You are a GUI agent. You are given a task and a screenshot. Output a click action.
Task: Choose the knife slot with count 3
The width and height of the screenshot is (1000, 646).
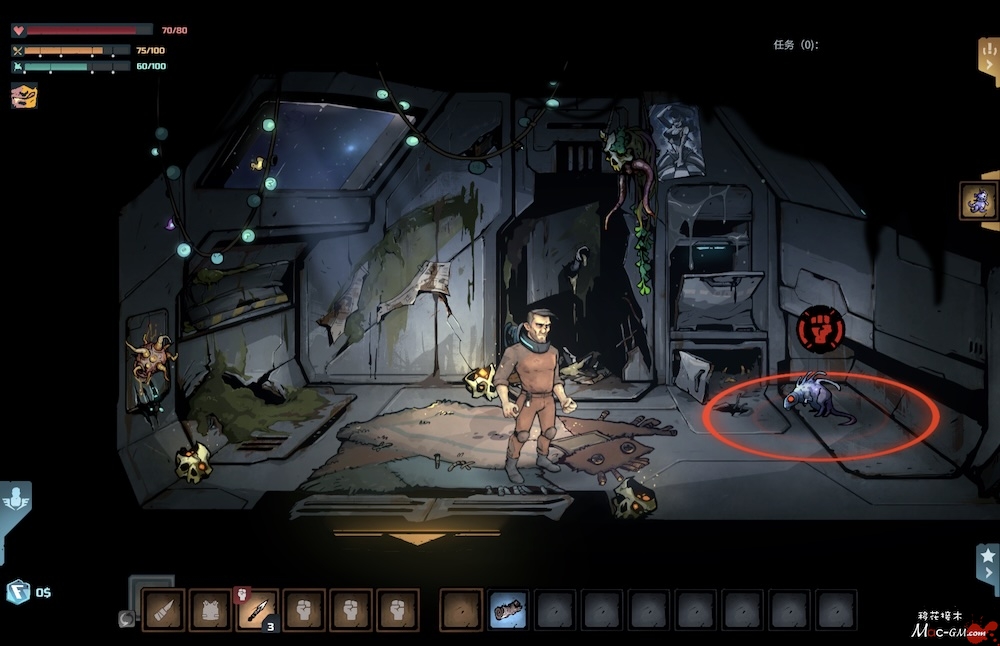(257, 610)
